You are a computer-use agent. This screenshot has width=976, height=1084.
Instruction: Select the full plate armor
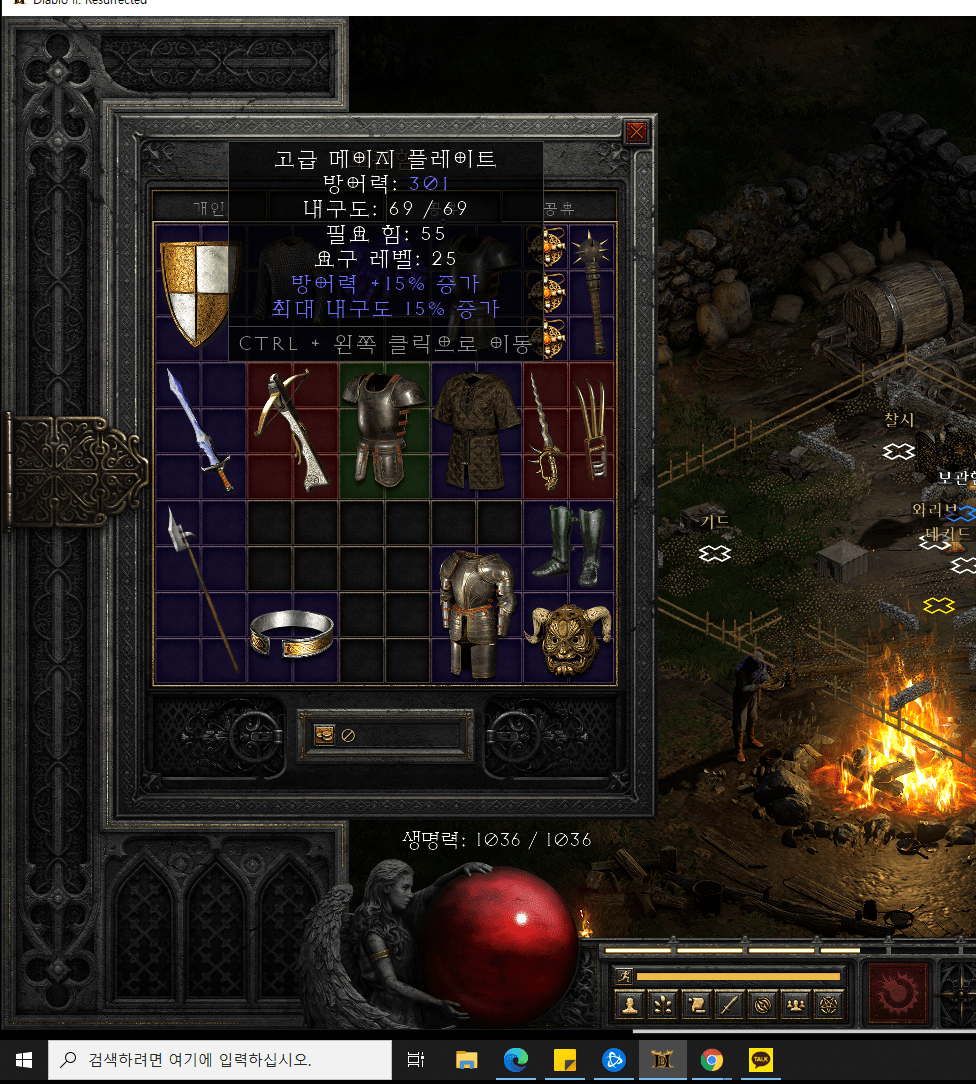476,610
